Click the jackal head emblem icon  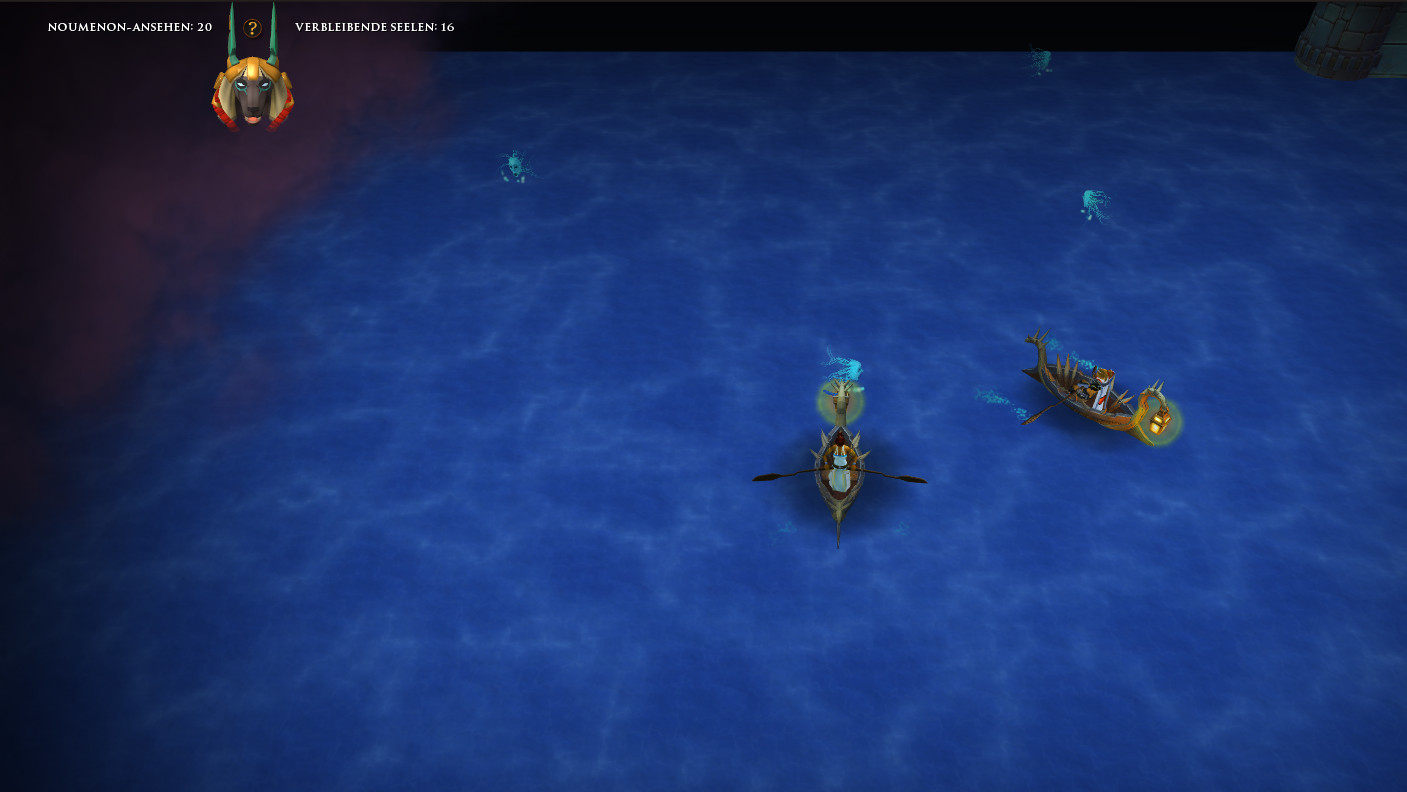[x=252, y=90]
